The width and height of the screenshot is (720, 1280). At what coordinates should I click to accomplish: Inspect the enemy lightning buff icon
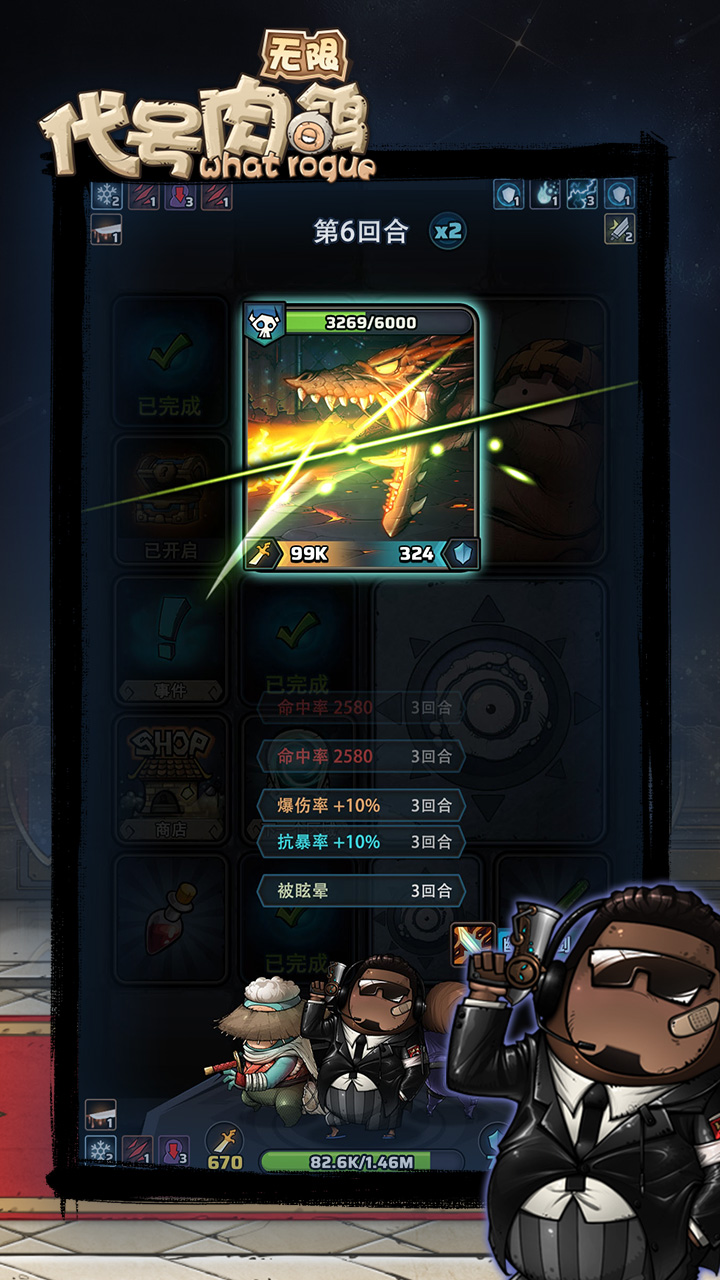(583, 194)
